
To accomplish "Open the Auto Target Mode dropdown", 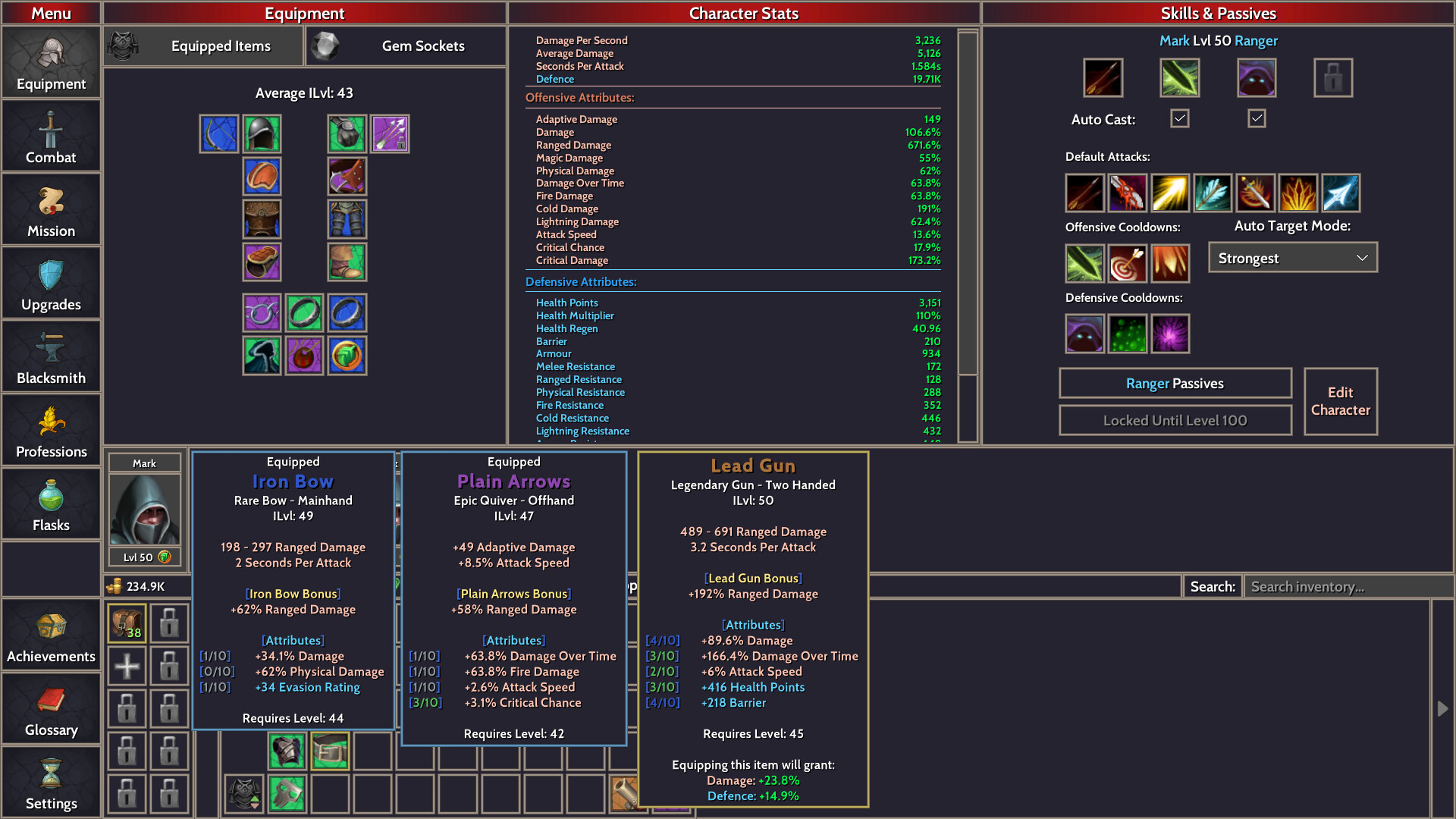I will [x=1292, y=257].
